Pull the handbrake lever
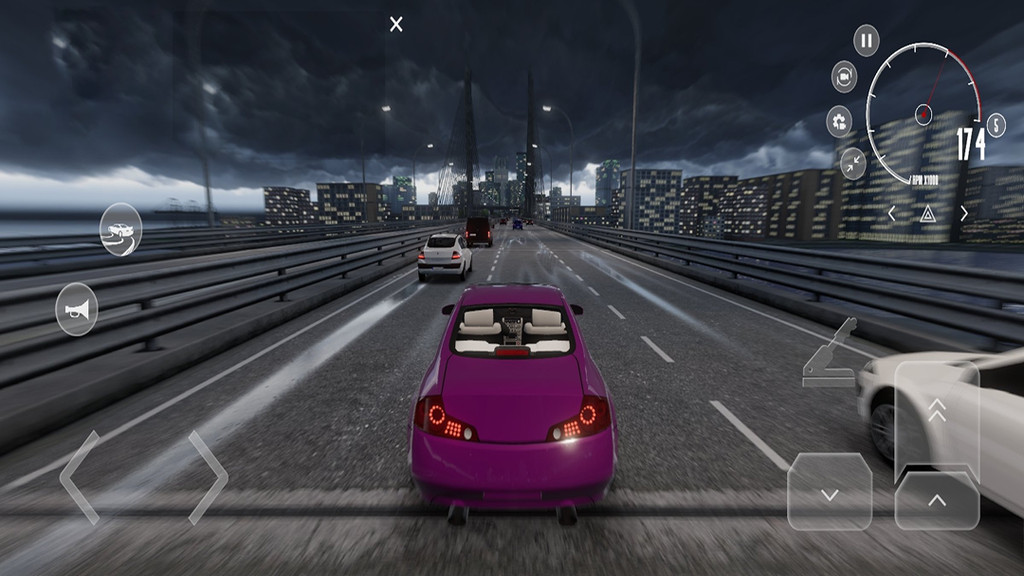 [x=831, y=355]
